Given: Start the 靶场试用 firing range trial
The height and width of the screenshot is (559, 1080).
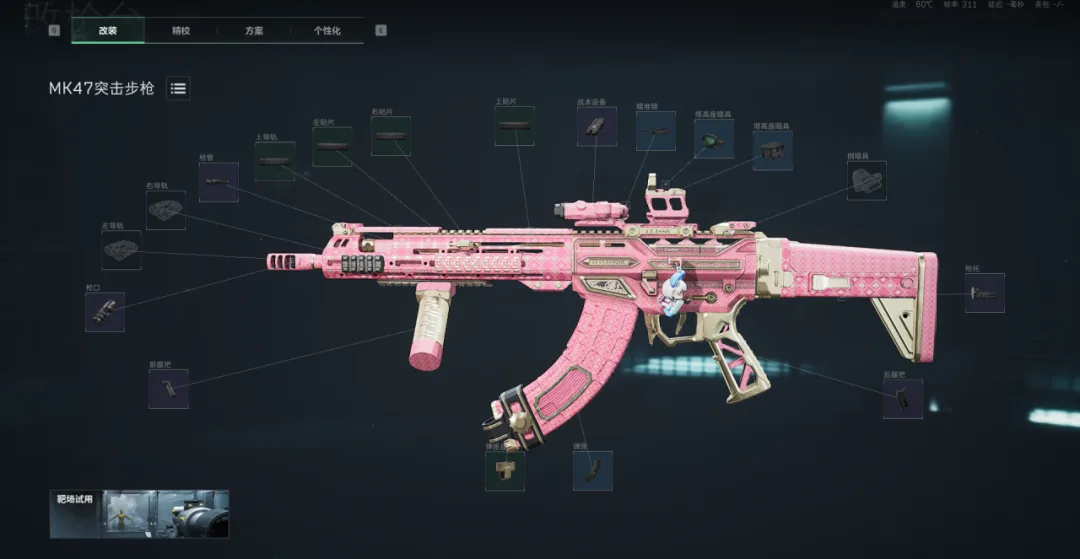Looking at the screenshot, I should click(x=139, y=514).
